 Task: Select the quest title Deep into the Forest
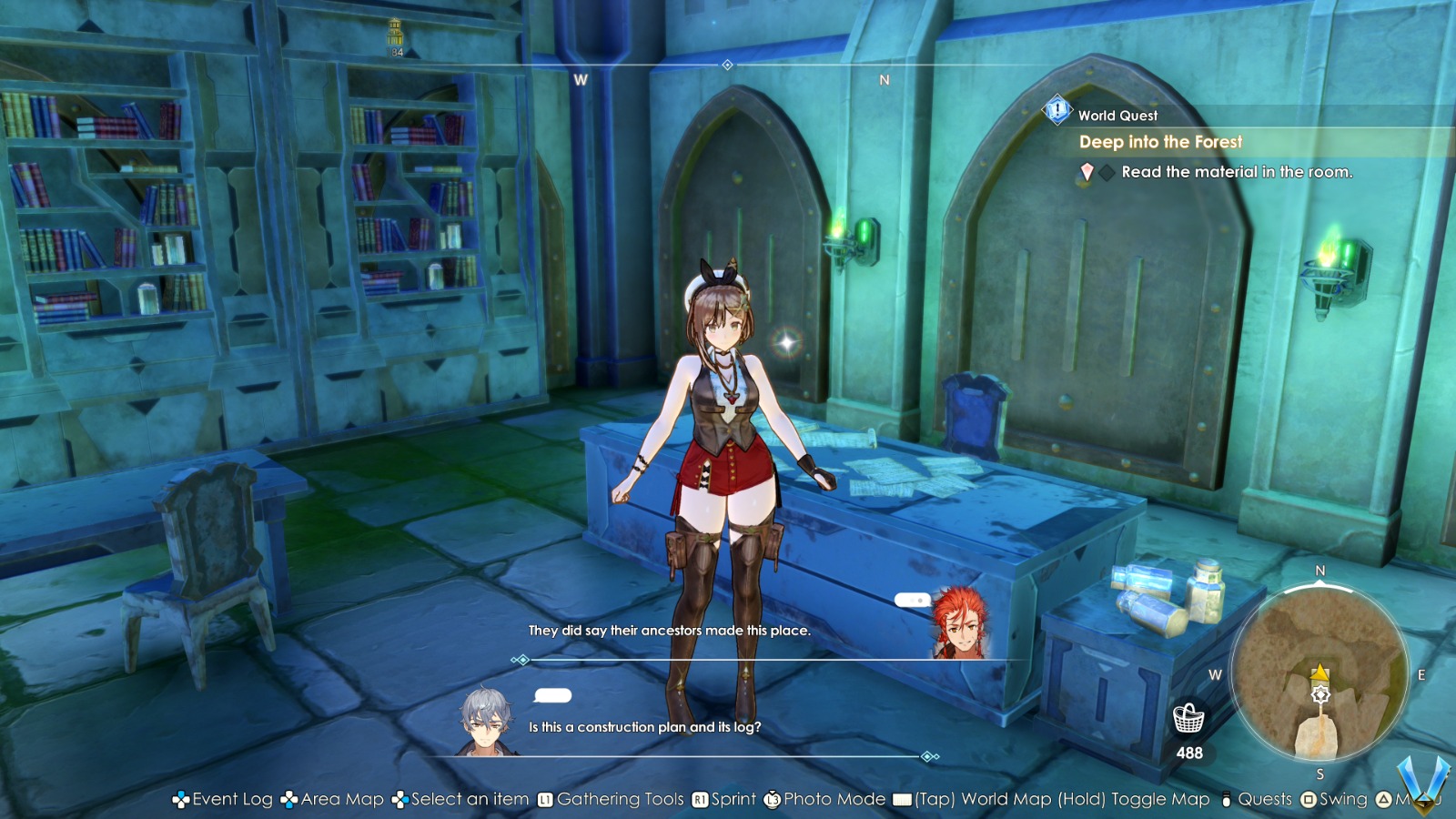1160,142
